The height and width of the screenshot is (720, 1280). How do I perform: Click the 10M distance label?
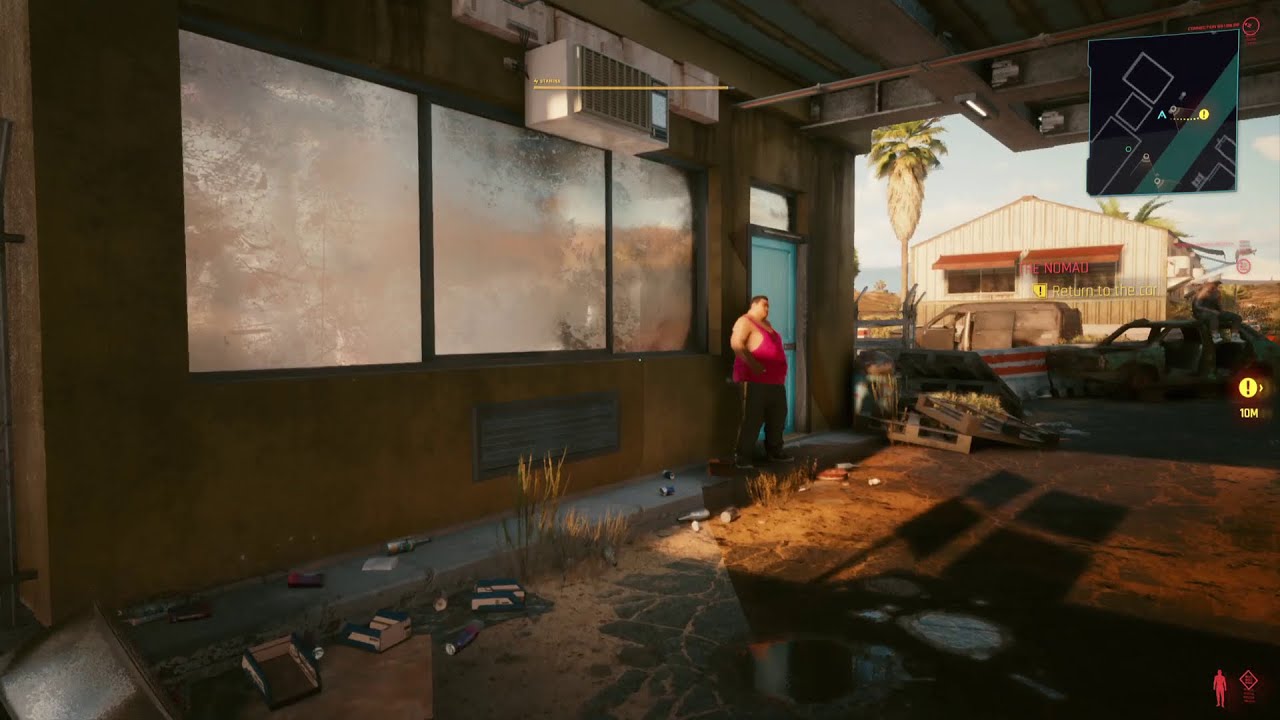1249,413
